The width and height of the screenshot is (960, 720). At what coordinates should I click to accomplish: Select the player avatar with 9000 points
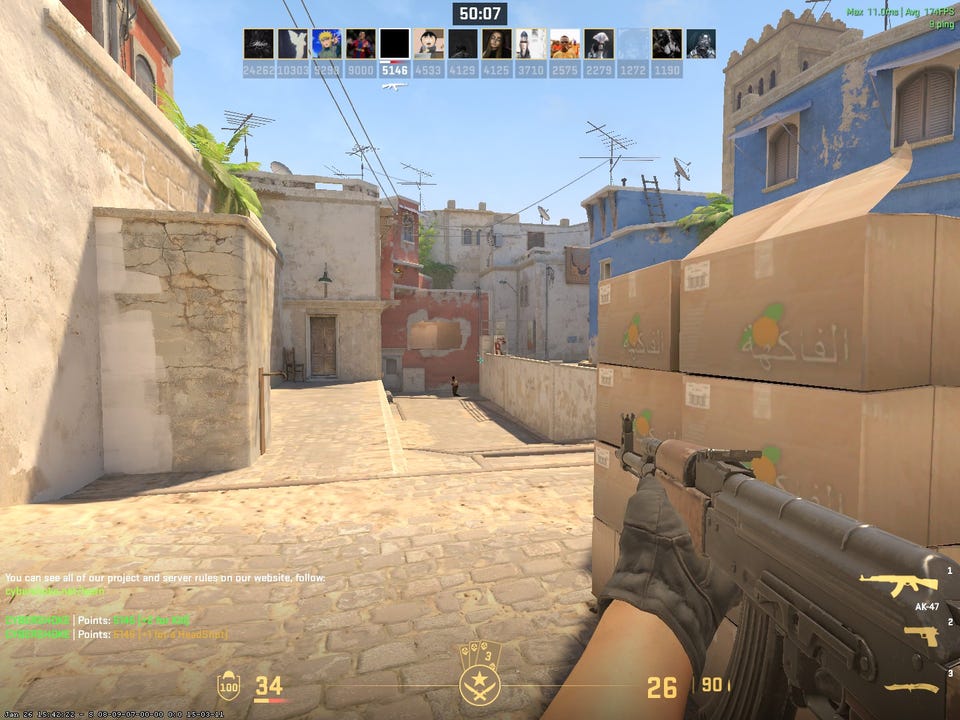click(360, 44)
